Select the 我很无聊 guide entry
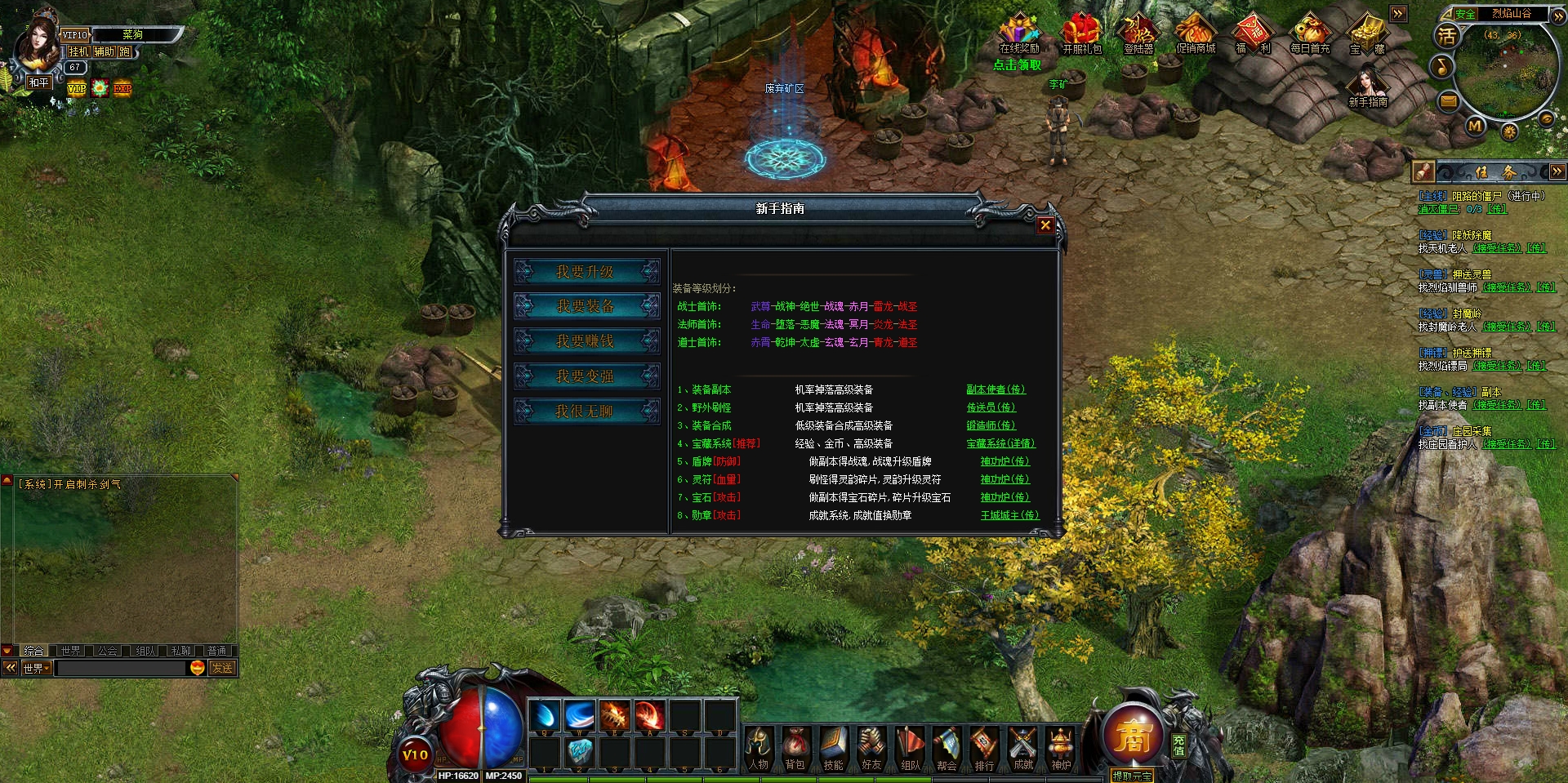Viewport: 1568px width, 783px height. 586,412
